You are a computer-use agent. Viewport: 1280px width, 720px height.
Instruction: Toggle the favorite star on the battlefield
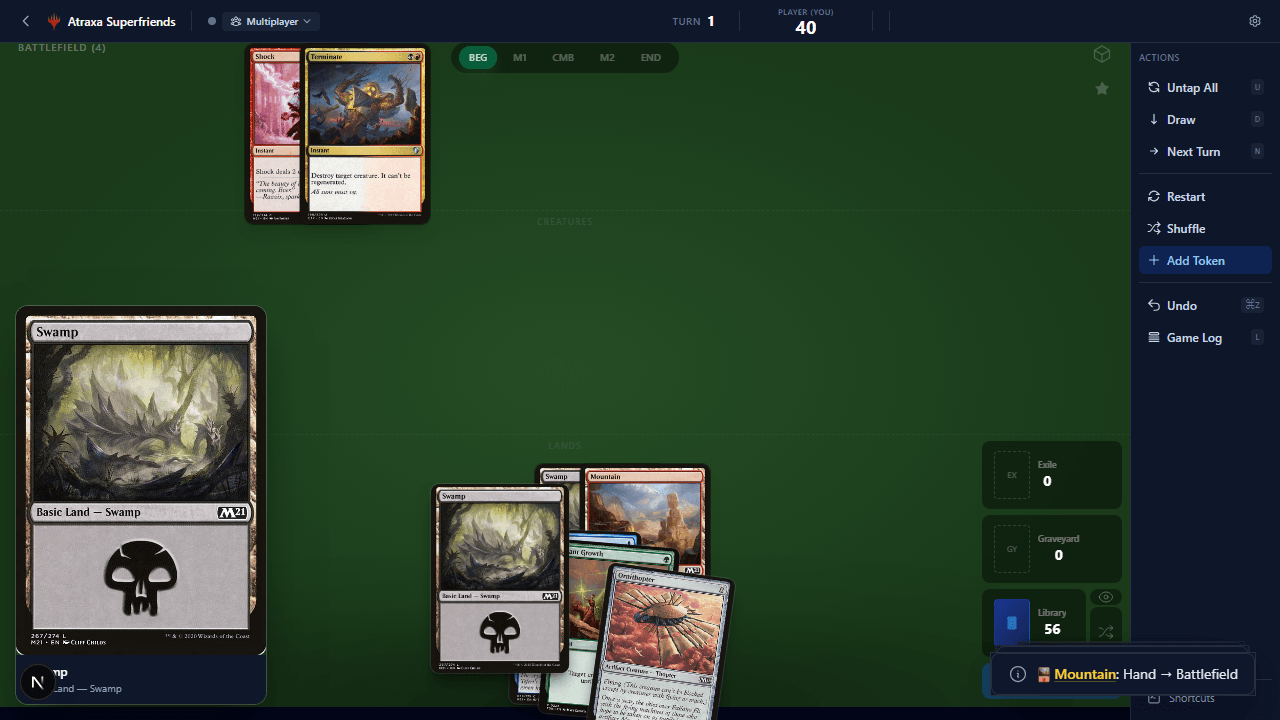[1102, 88]
